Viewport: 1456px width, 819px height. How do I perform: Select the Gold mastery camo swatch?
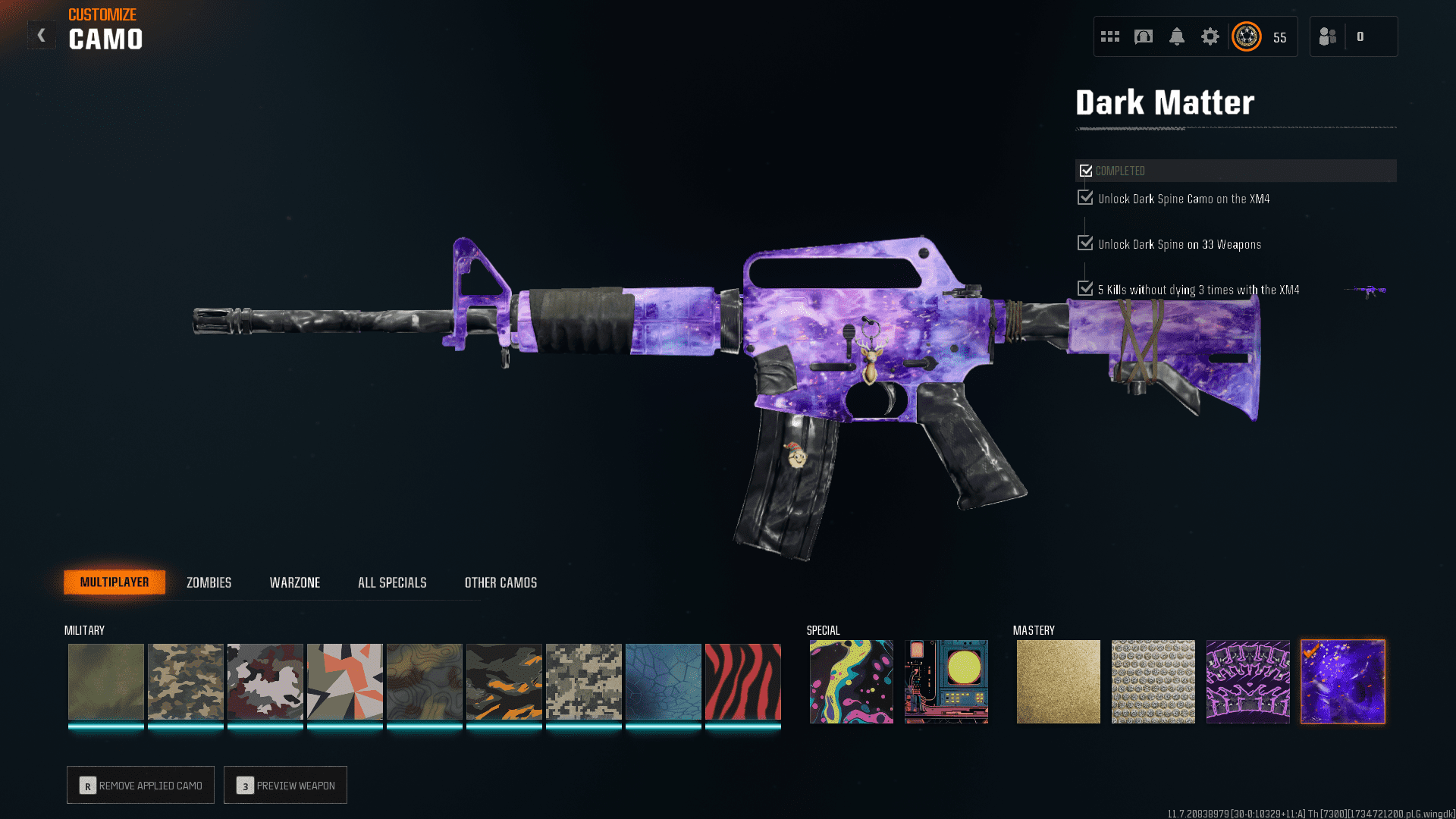(1059, 681)
